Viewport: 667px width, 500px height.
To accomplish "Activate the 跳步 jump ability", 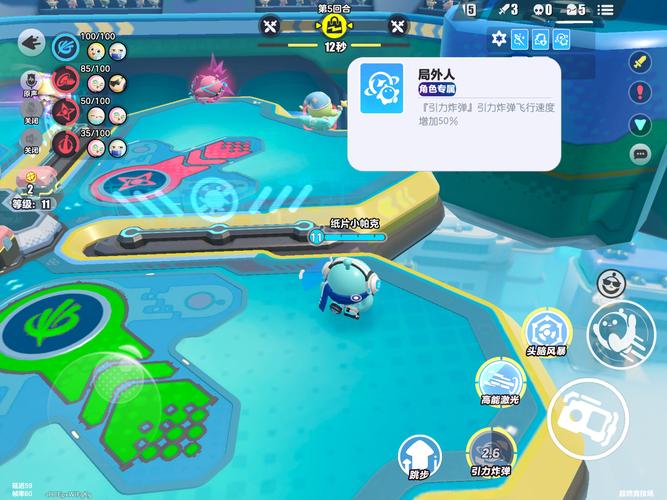I will [x=418, y=454].
